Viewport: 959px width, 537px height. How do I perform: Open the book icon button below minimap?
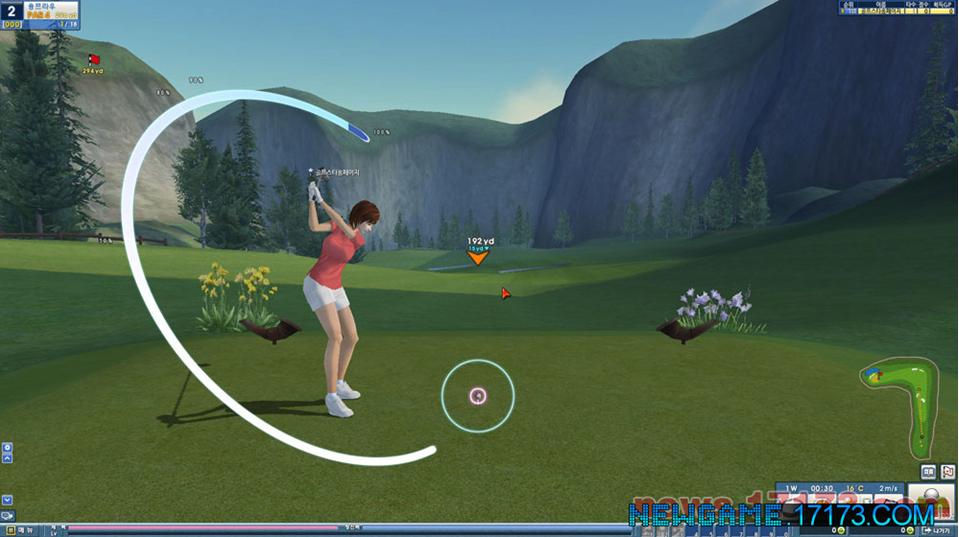coord(928,471)
